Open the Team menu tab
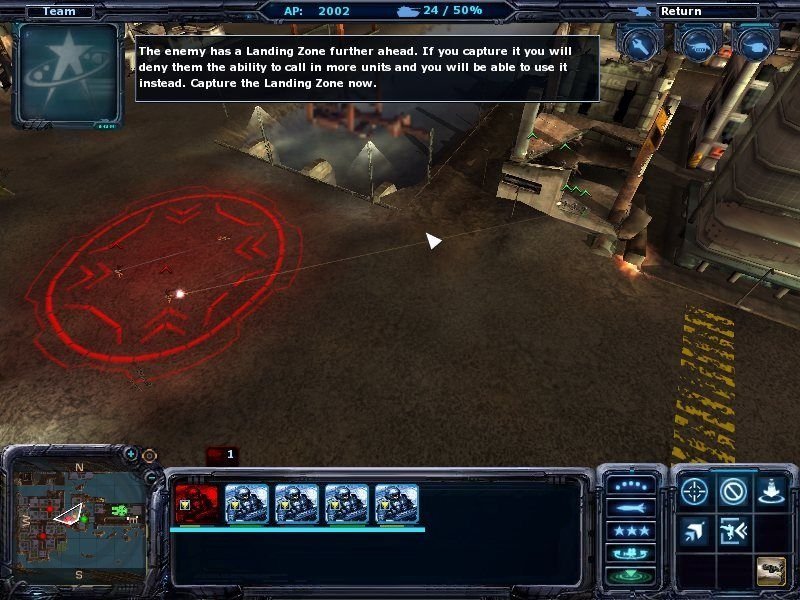 click(x=59, y=11)
